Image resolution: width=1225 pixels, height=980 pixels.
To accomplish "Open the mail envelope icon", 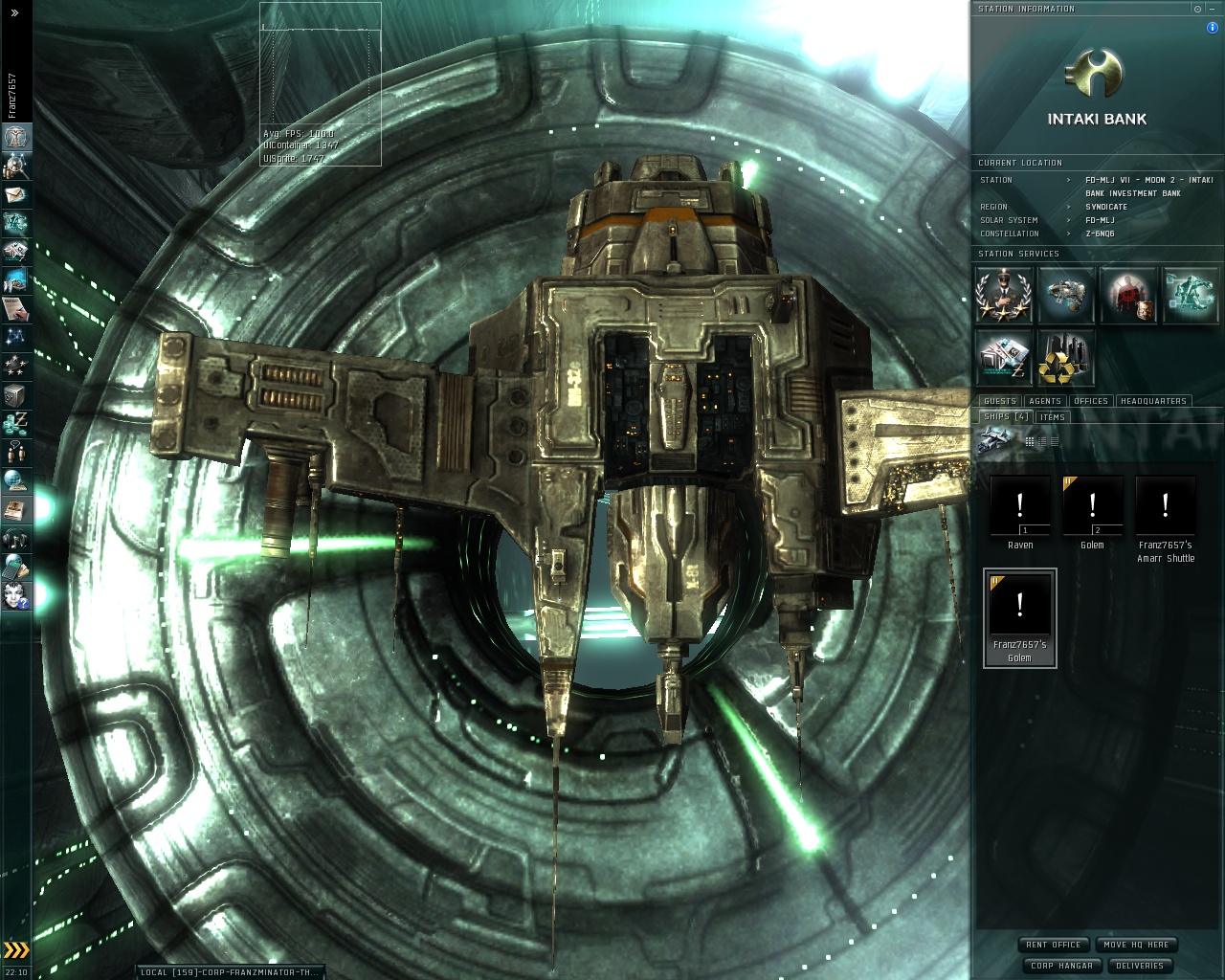I will tap(16, 194).
